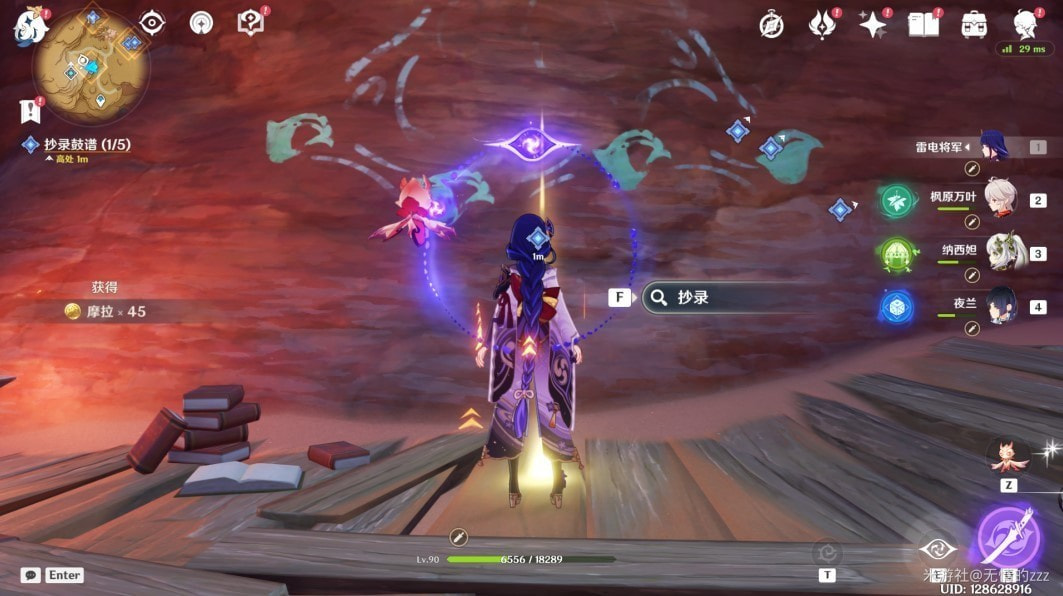Open the open-book handbook icon
This screenshot has height=596, width=1063.
pyautogui.click(x=923, y=25)
